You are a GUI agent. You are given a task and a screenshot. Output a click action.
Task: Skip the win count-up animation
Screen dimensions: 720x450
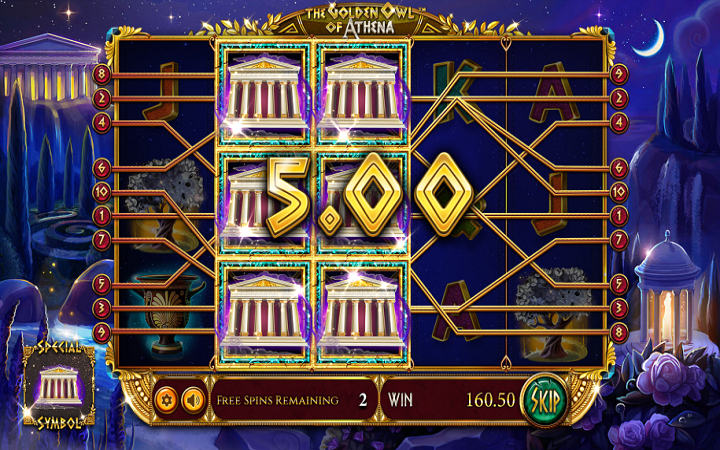[545, 400]
